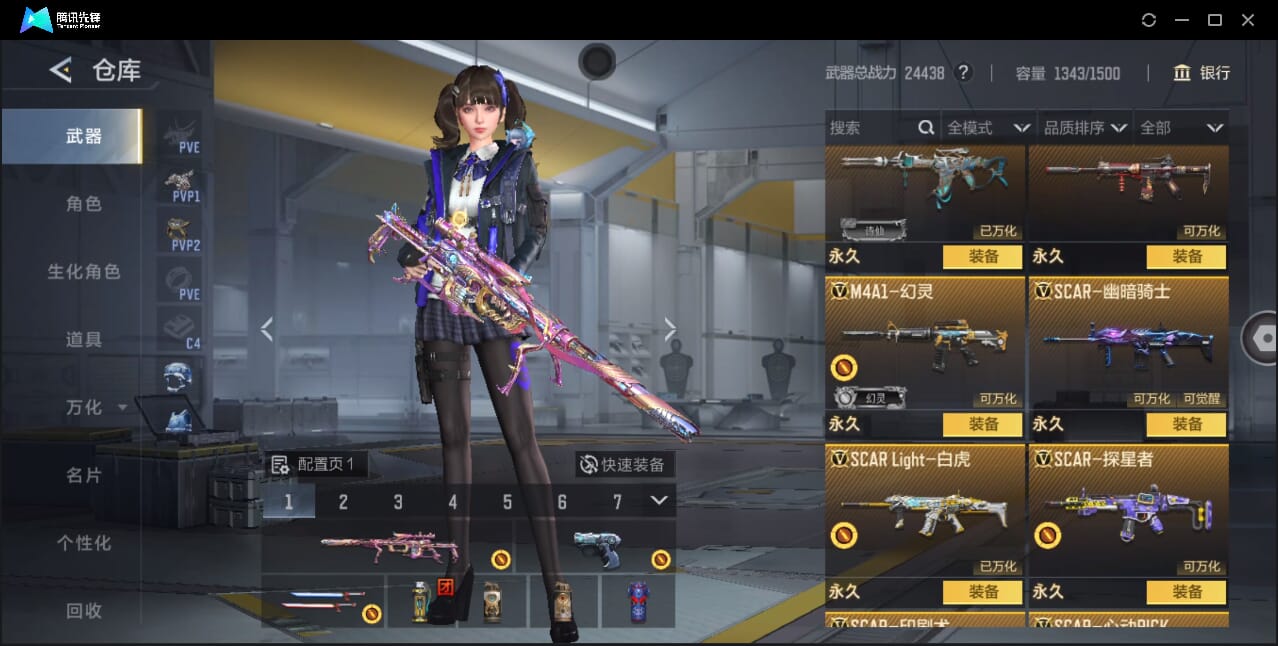Screen dimensions: 1278x646
Task: Switch to the 角色 category
Action: [84, 204]
